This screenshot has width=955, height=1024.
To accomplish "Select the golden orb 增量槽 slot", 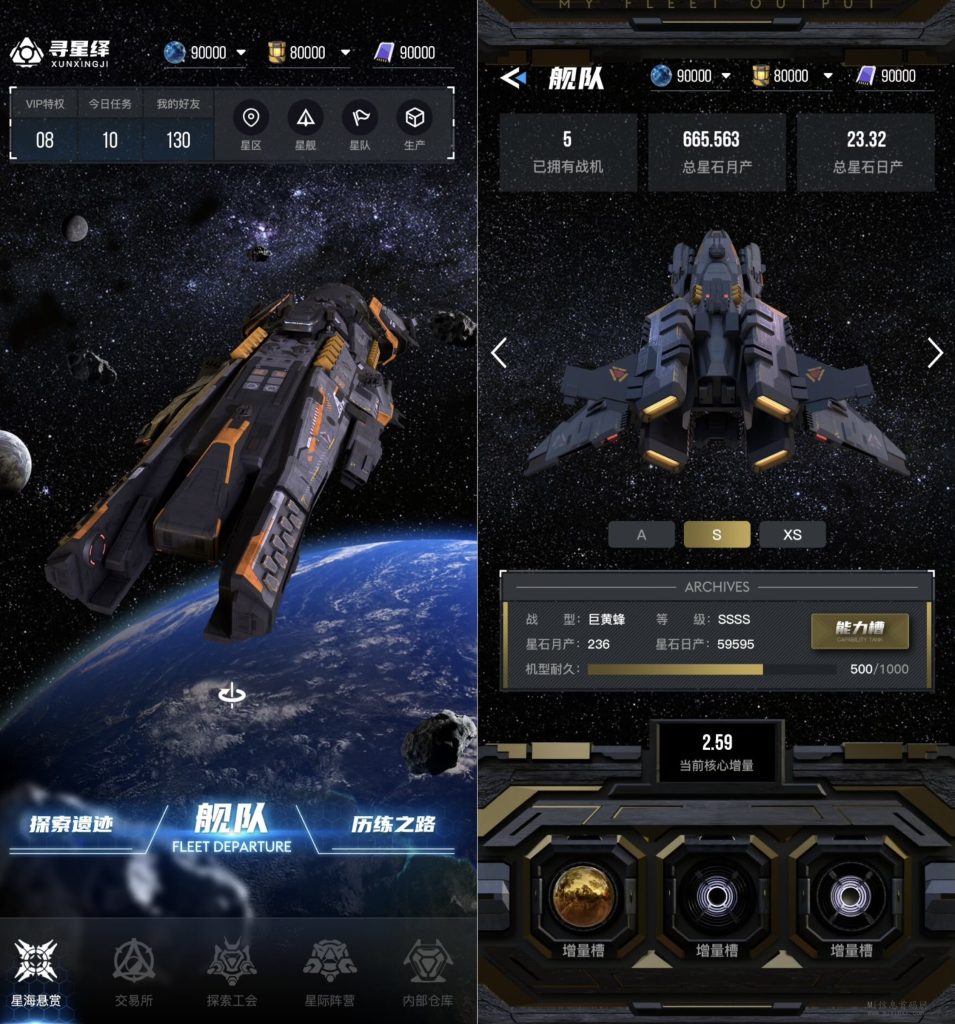I will click(x=583, y=895).
